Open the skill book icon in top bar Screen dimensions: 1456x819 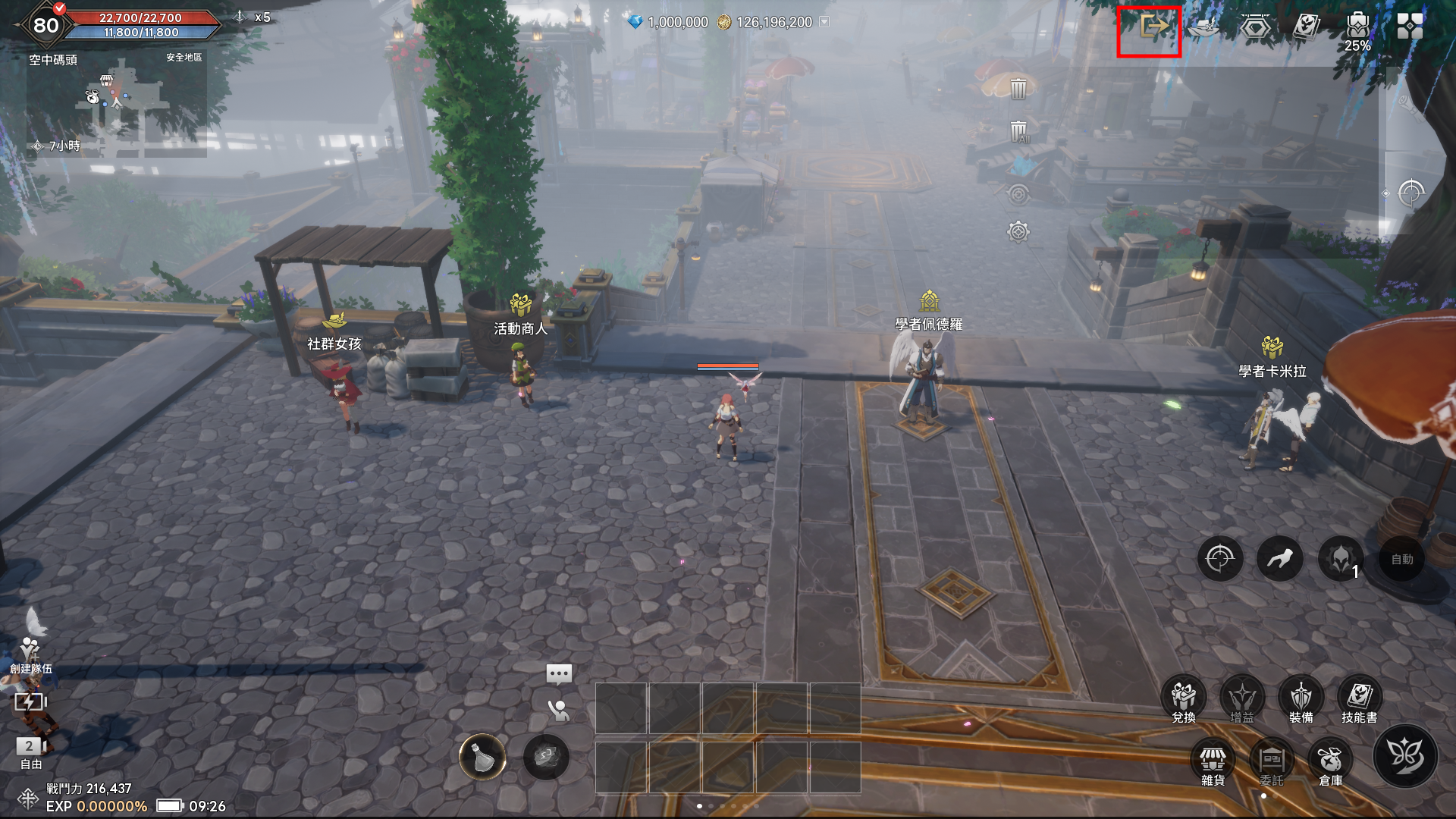click(1306, 27)
